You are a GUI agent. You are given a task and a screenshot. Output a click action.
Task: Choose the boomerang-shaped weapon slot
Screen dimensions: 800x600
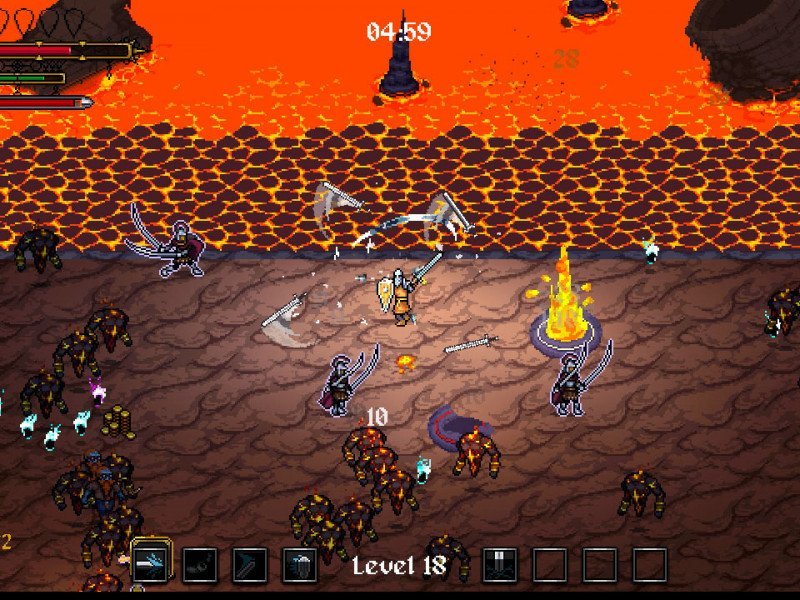click(249, 565)
